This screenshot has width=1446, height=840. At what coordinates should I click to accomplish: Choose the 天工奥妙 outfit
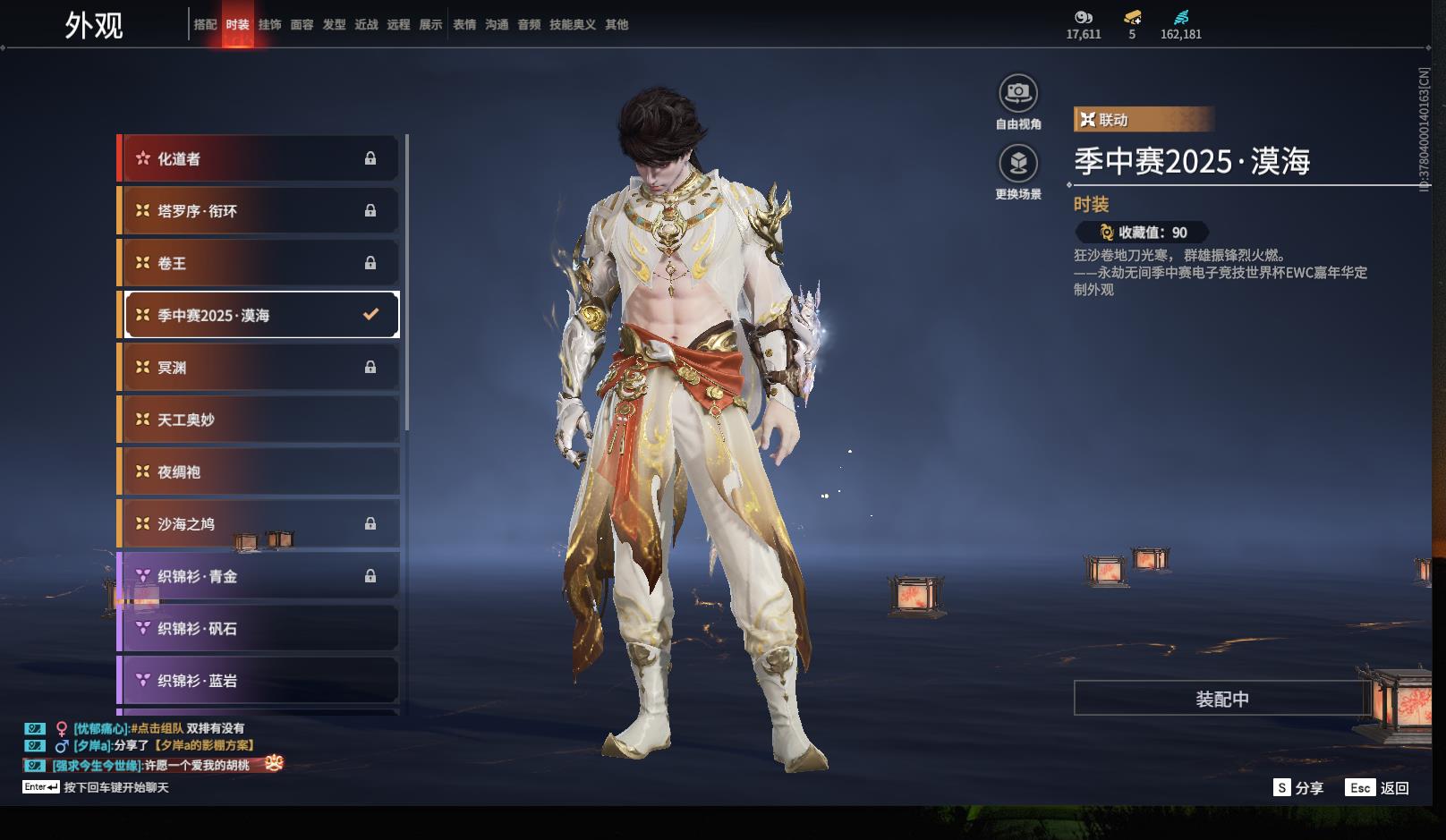pos(259,420)
